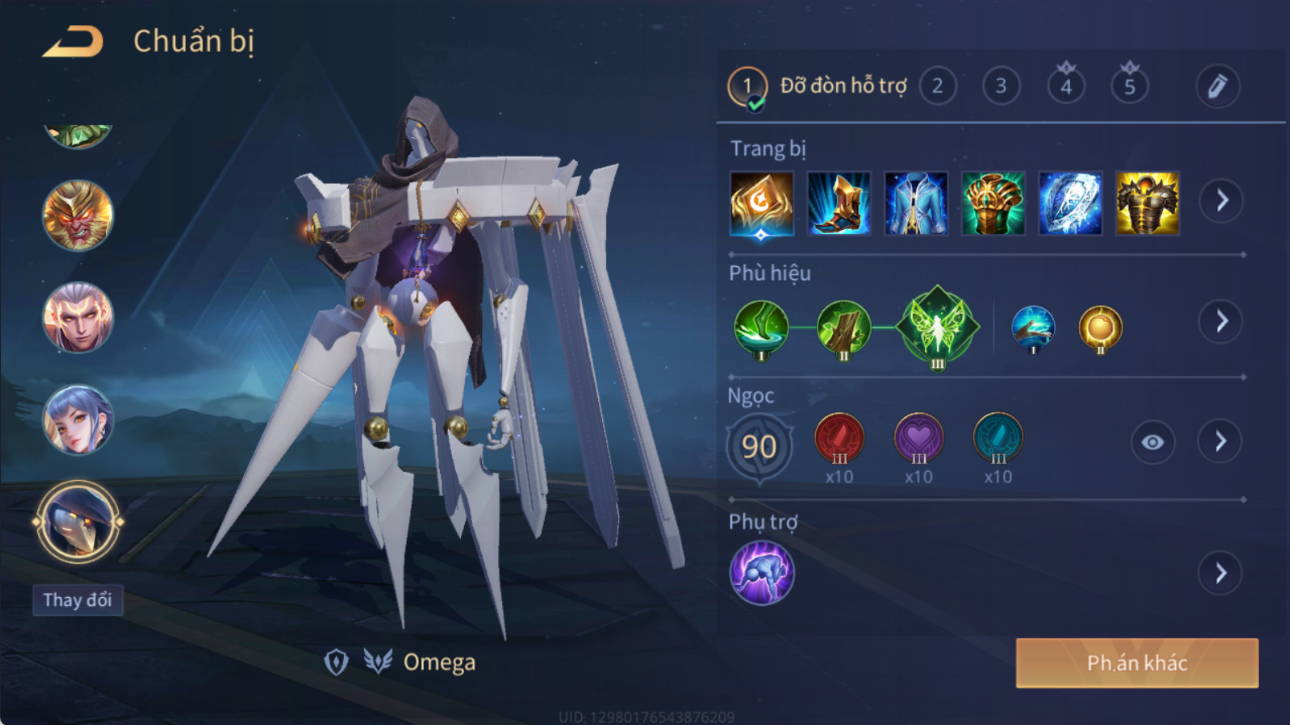This screenshot has height=725, width=1290.
Task: Switch to build preset 3
Action: [1001, 87]
